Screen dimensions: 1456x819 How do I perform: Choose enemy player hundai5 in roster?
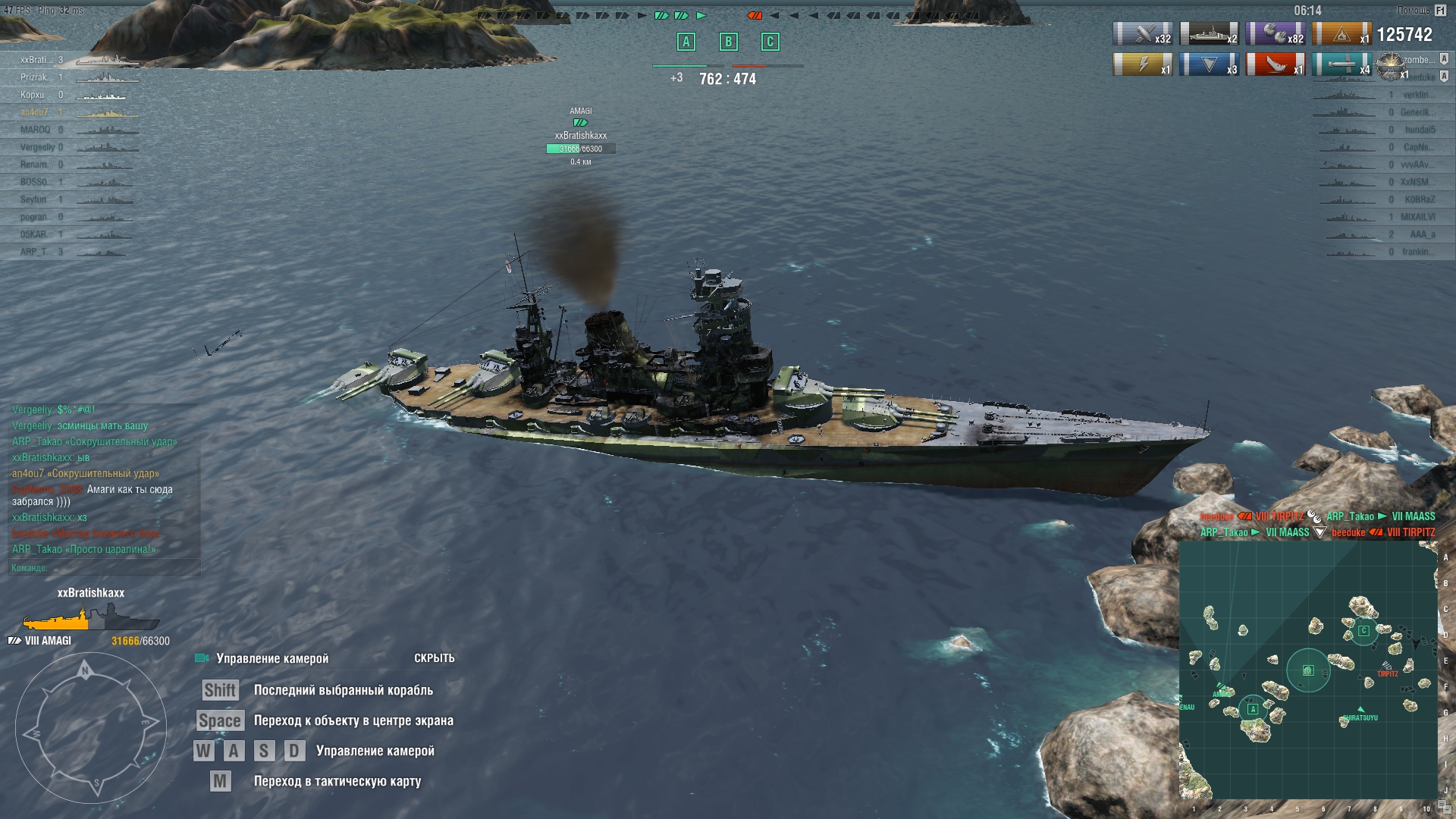pos(1419,130)
